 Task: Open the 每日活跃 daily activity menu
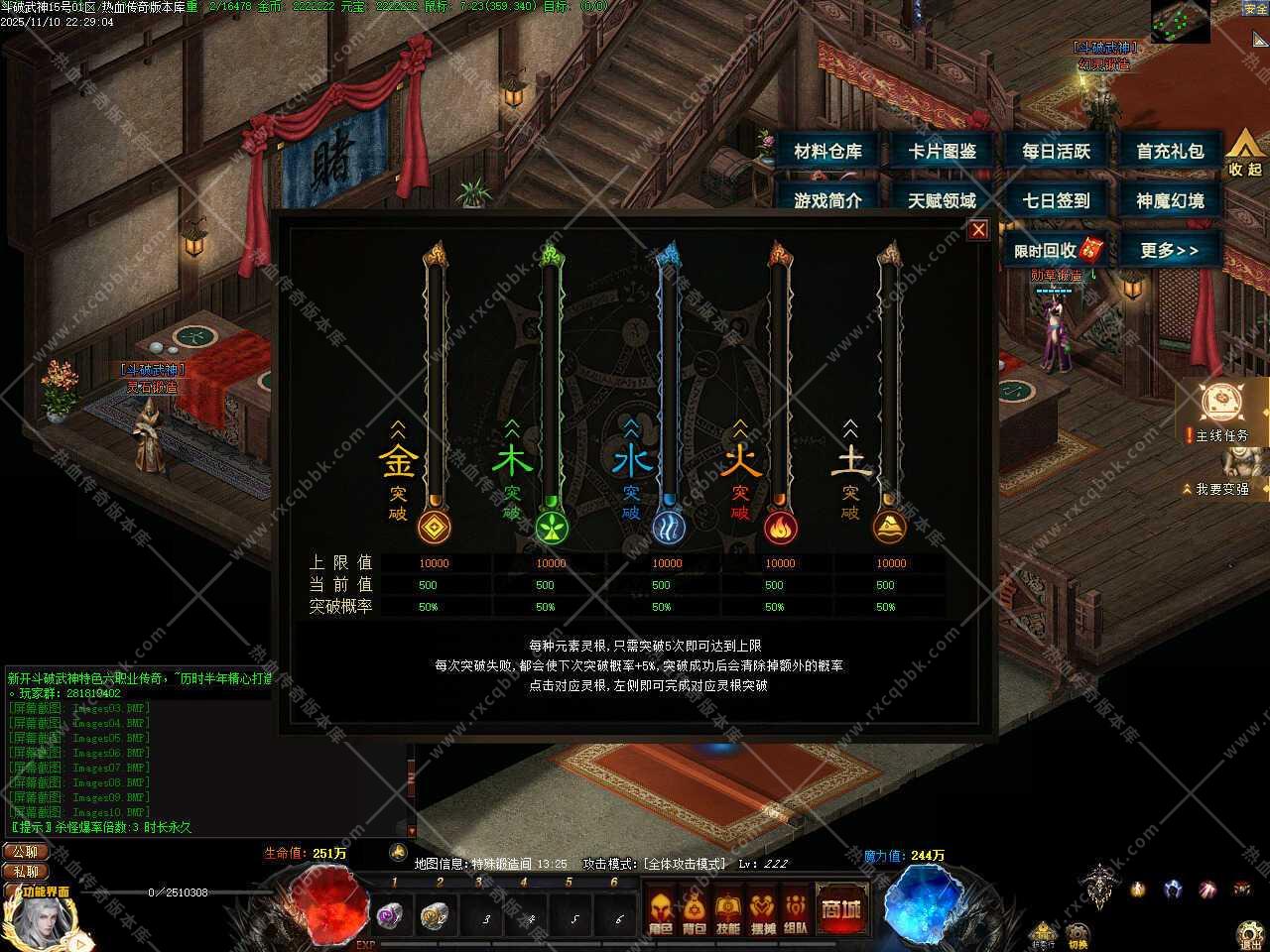pyautogui.click(x=1056, y=152)
